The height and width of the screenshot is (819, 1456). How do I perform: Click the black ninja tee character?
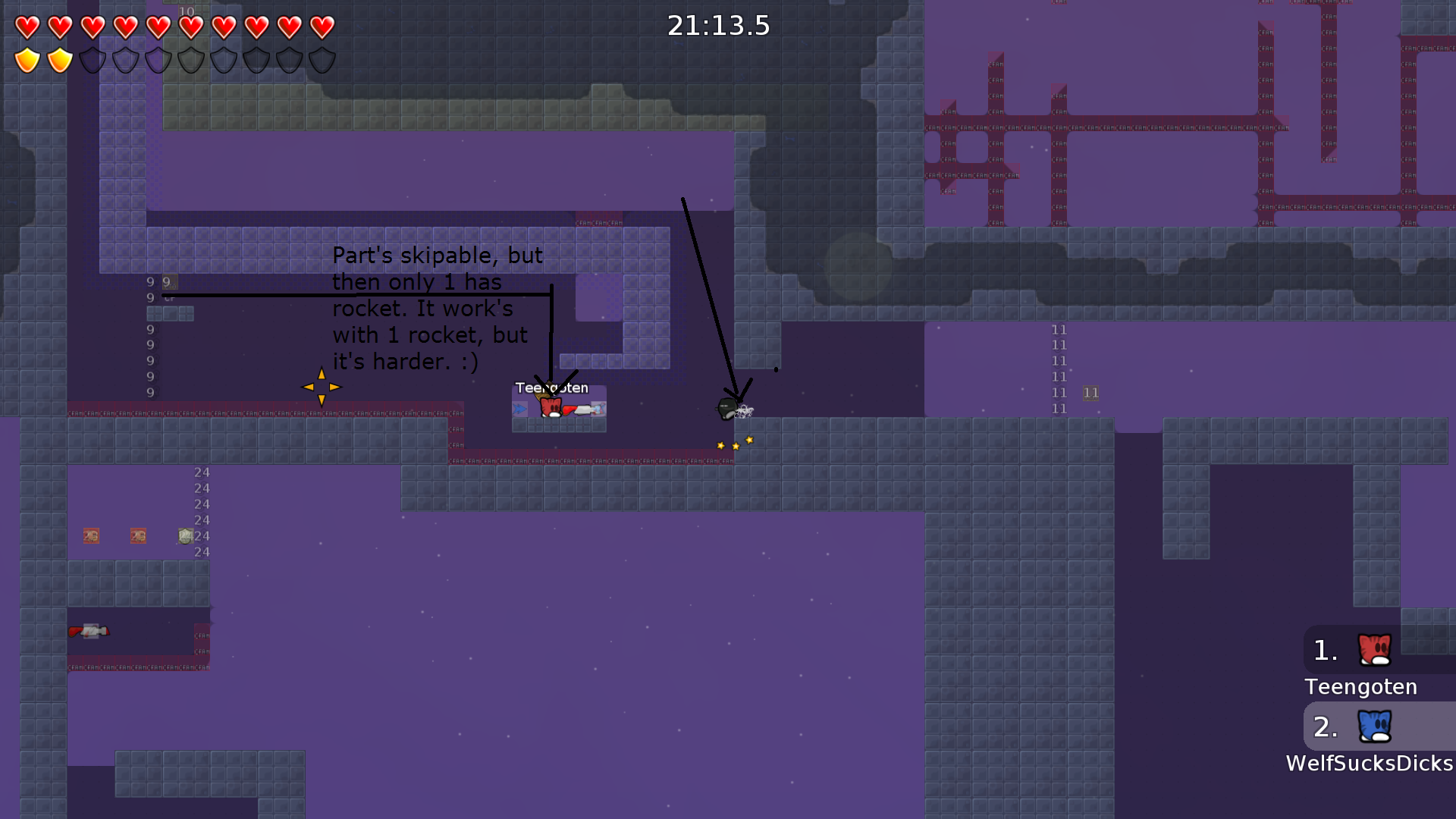click(728, 408)
